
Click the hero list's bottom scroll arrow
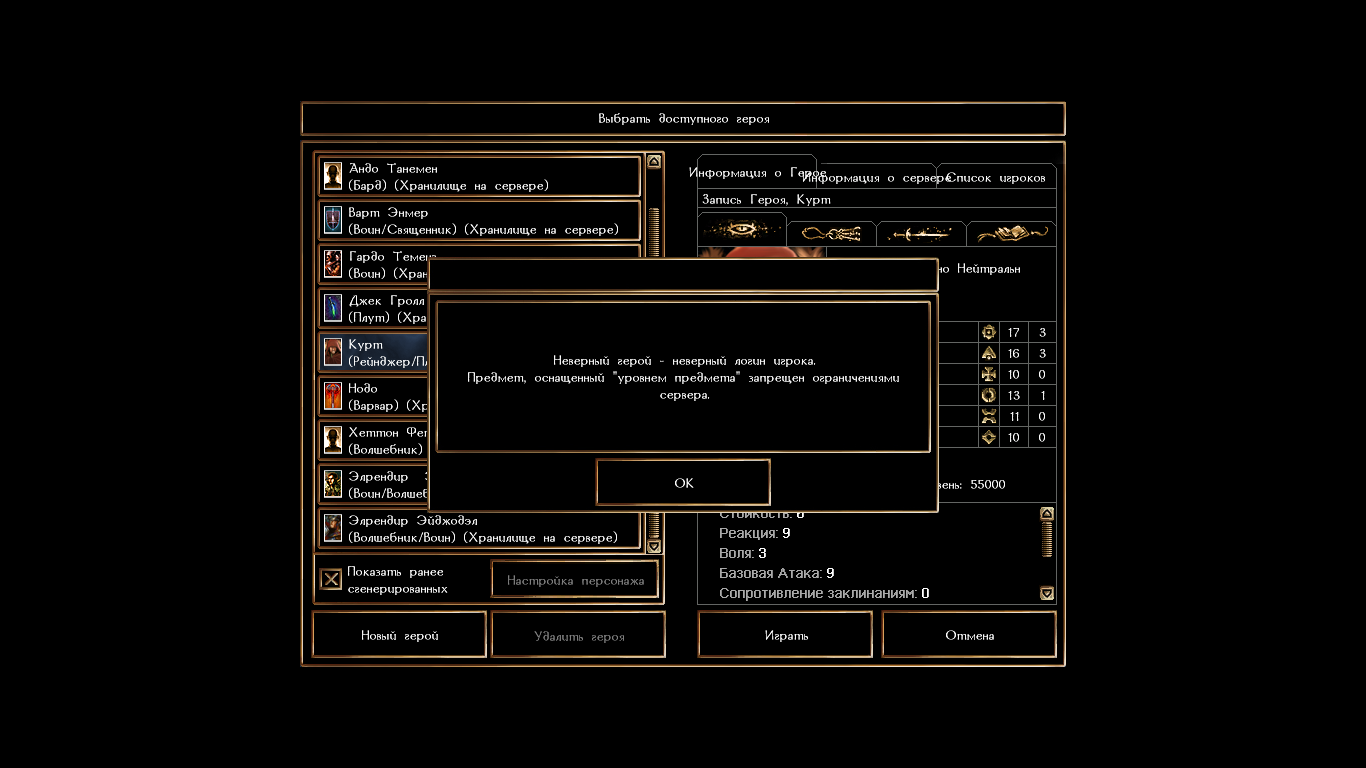click(654, 546)
